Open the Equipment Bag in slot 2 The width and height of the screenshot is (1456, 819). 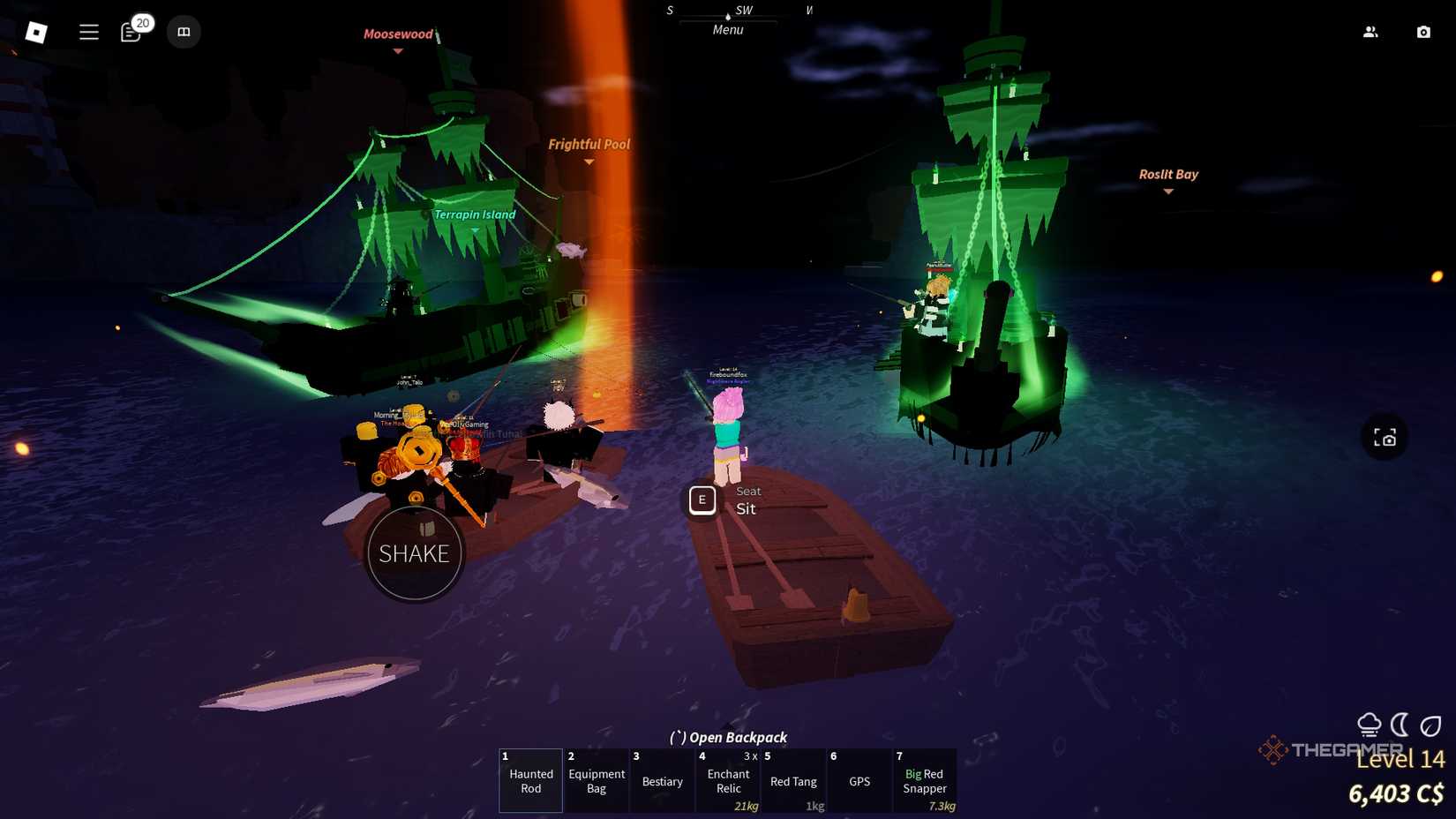click(596, 781)
